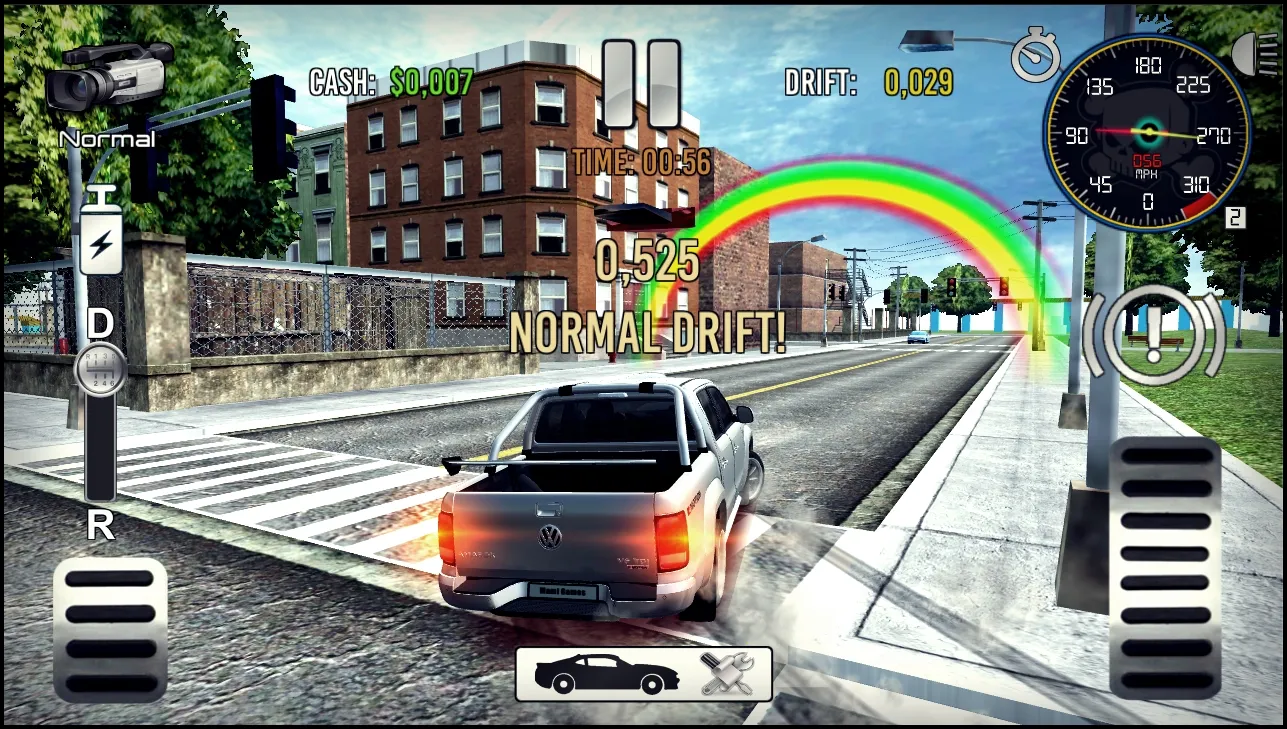Select the TIME countdown display
The width and height of the screenshot is (1287, 729).
(x=642, y=162)
